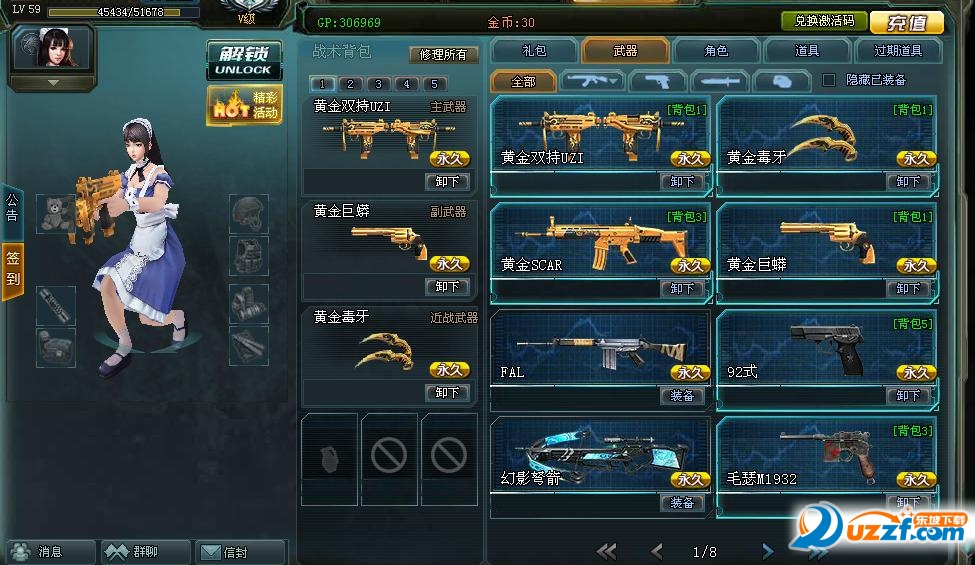This screenshot has height=565, width=975.
Task: Select the 黄金SCAR weapon card
Action: pos(600,244)
